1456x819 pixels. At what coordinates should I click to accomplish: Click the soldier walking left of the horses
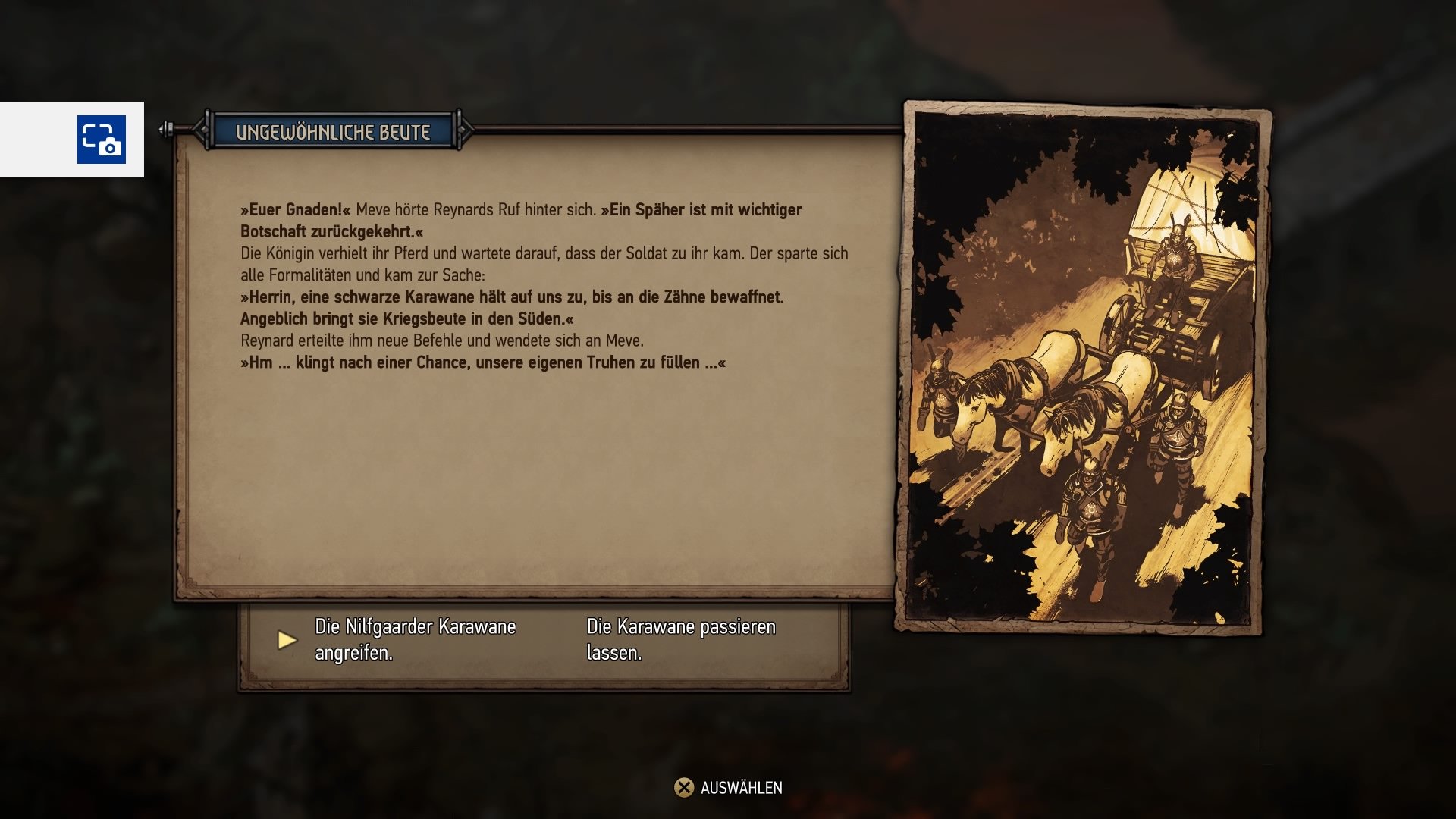939,394
